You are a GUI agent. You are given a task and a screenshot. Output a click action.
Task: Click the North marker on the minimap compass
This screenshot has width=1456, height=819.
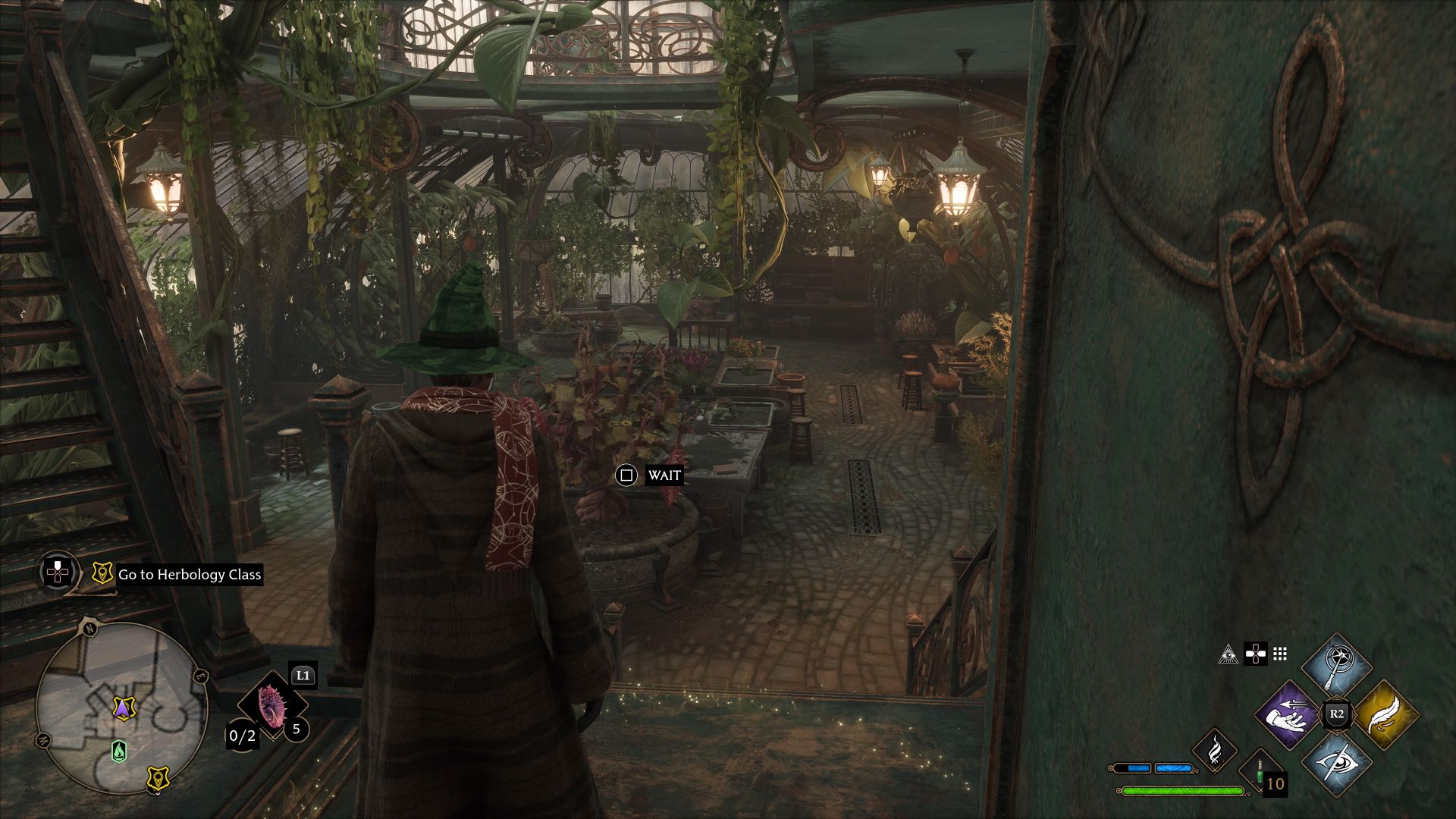click(x=89, y=628)
